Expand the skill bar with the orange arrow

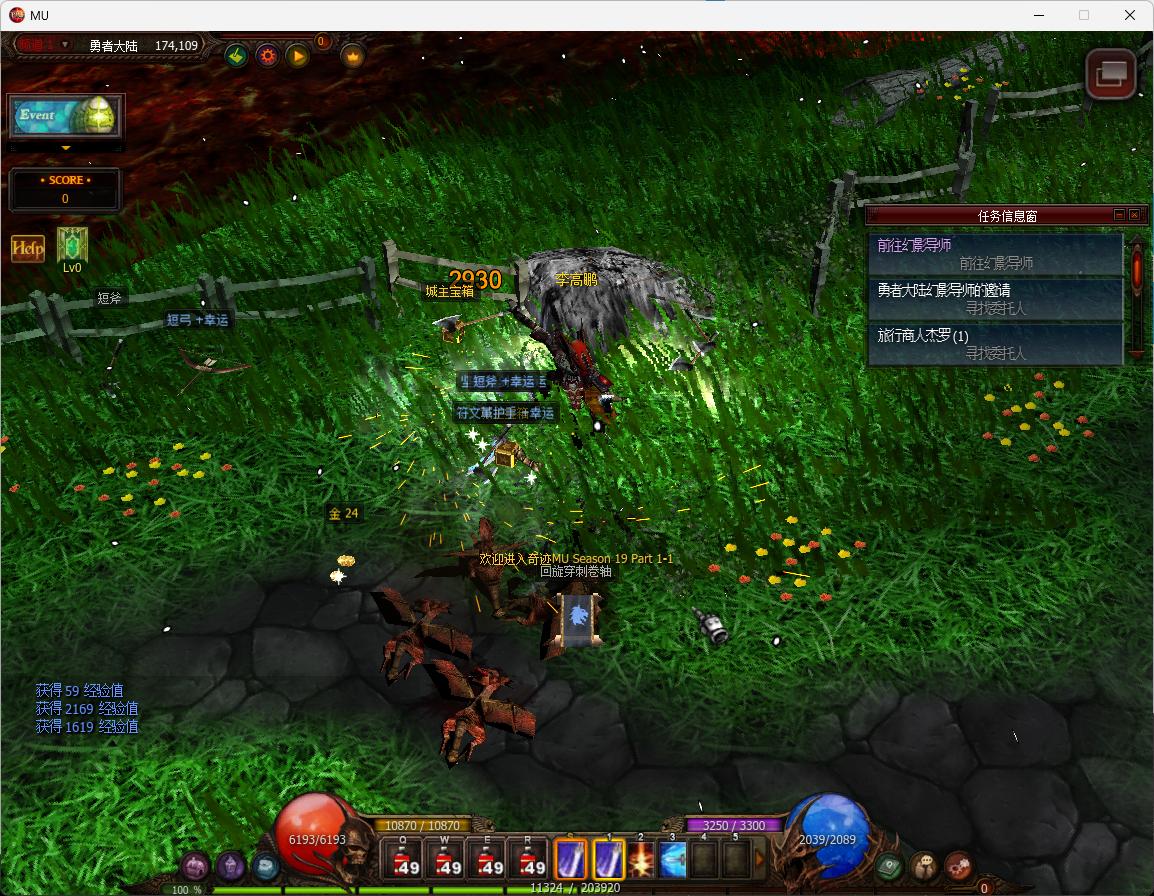point(759,859)
